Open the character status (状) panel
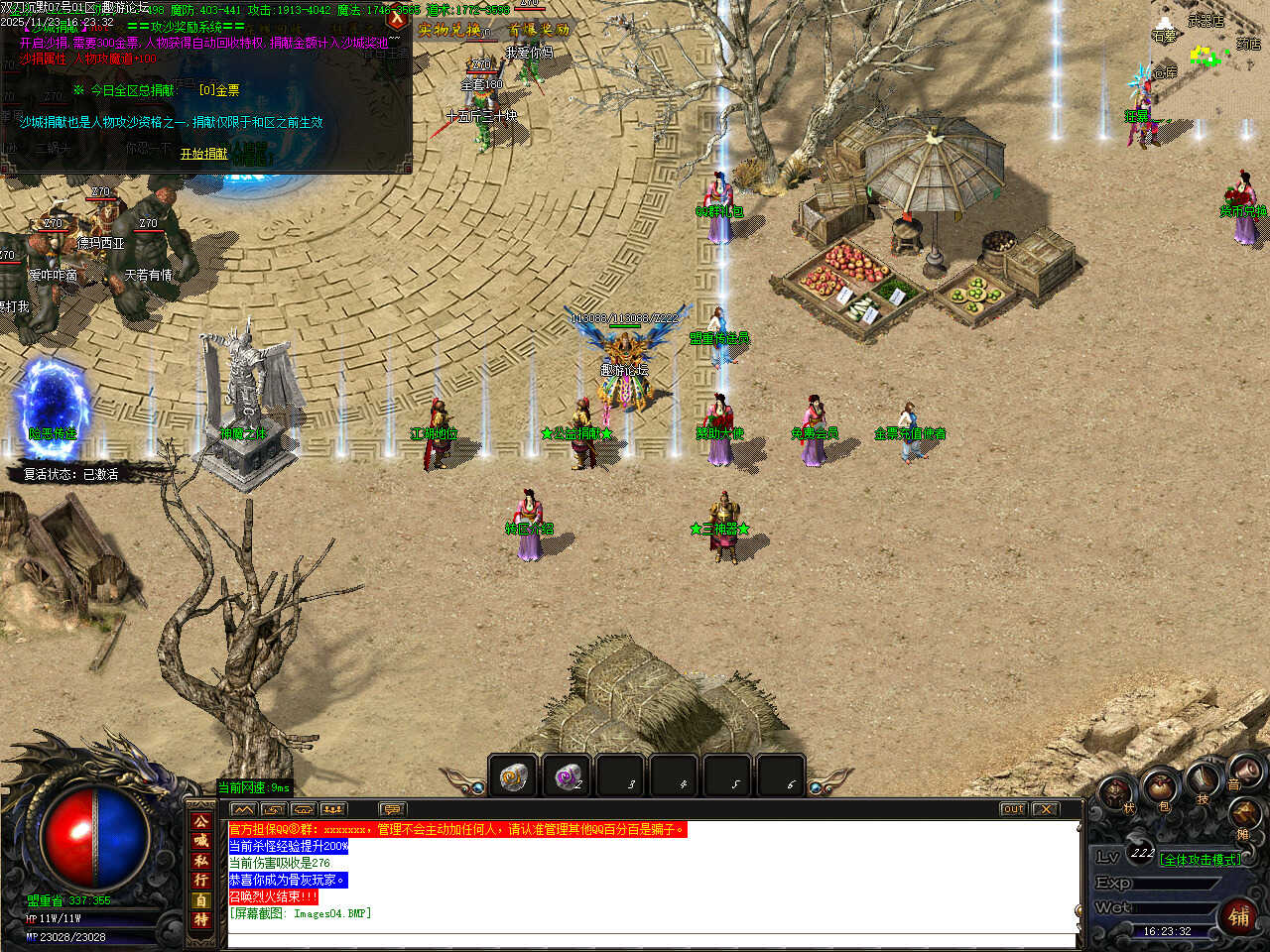 click(x=1118, y=793)
